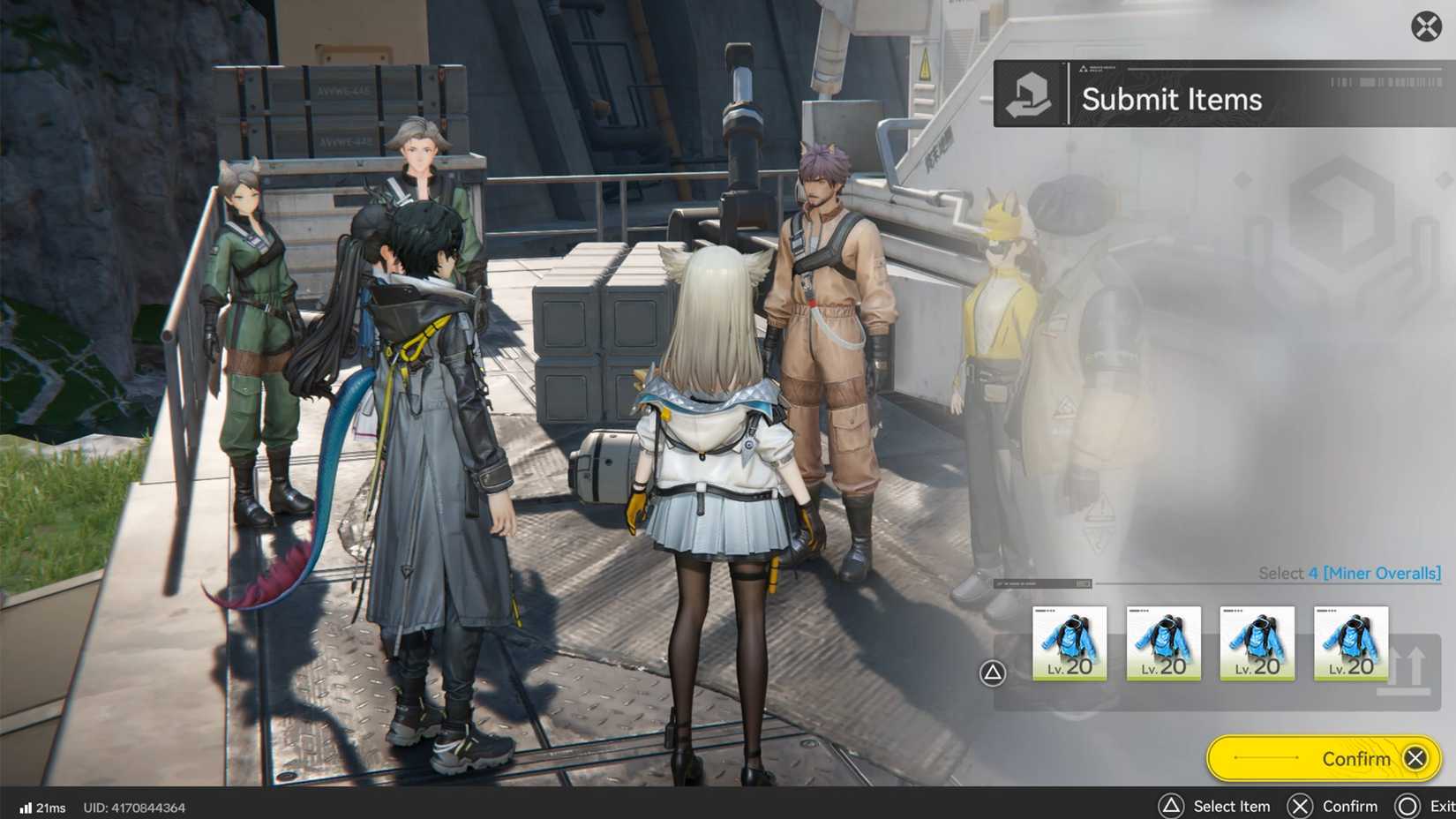Select the second Miner Overalls item
This screenshot has width=1456, height=819.
pyautogui.click(x=1164, y=642)
